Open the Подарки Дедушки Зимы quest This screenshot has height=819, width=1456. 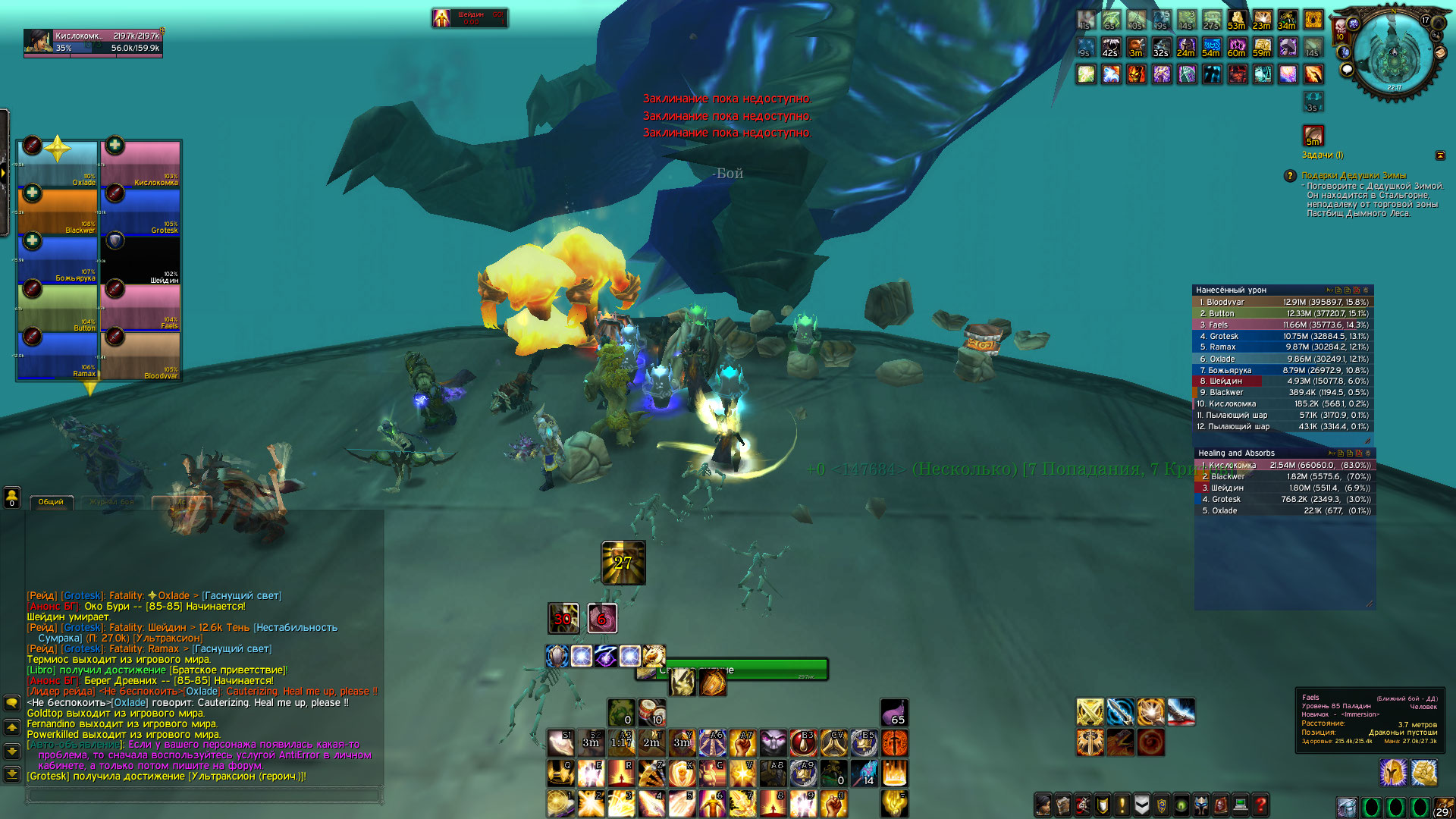pos(1353,176)
